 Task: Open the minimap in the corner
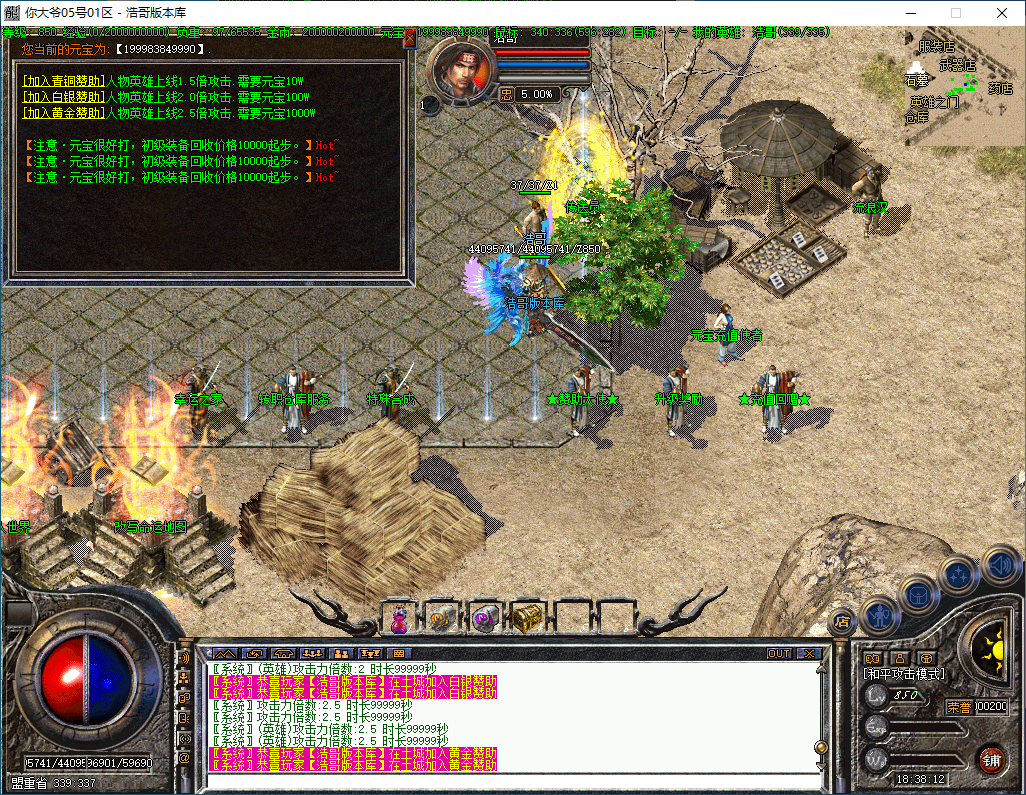click(x=962, y=85)
